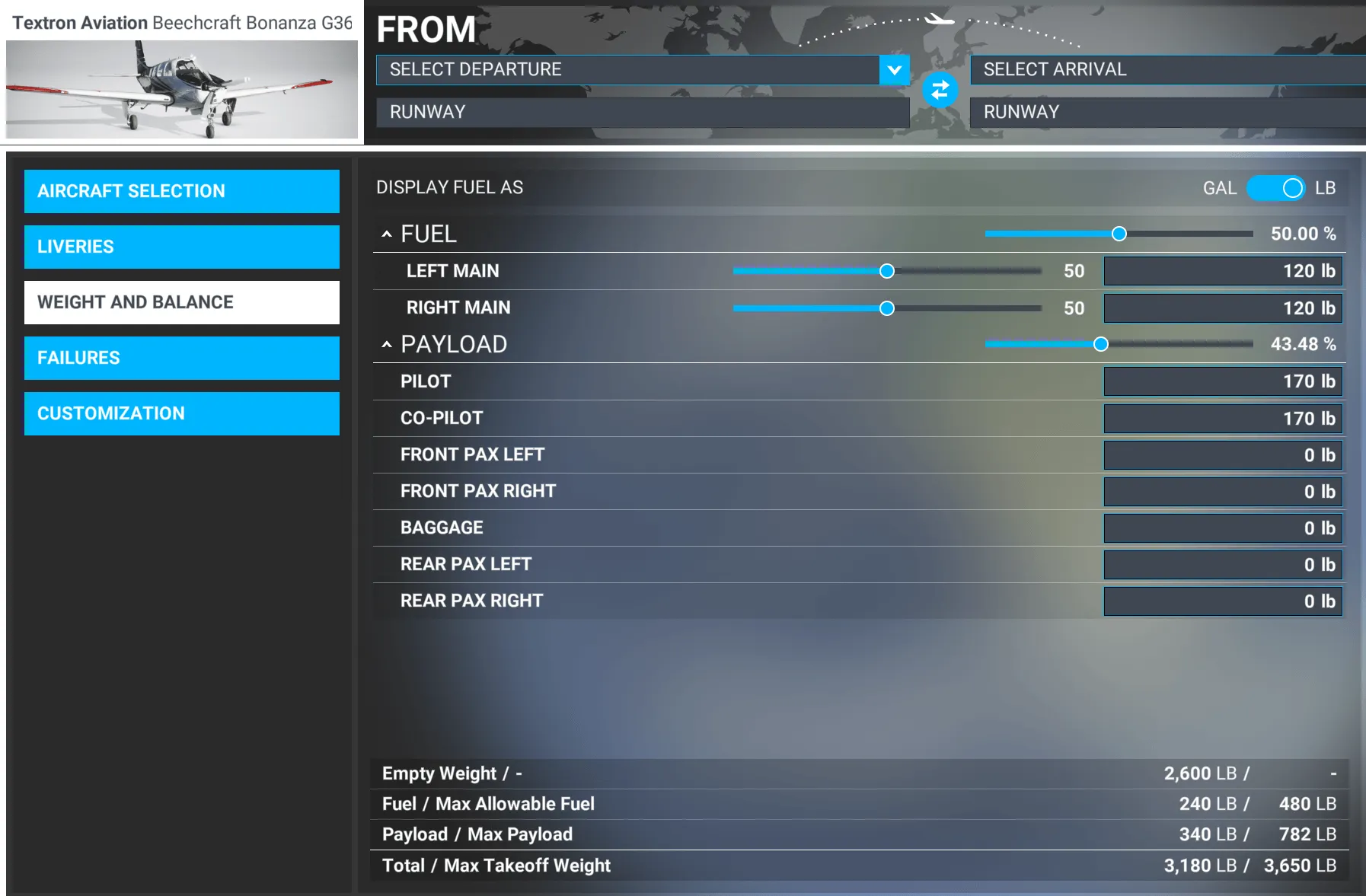Open the SELECT DEPARTURE dropdown
Image resolution: width=1366 pixels, height=896 pixels.
coord(893,70)
